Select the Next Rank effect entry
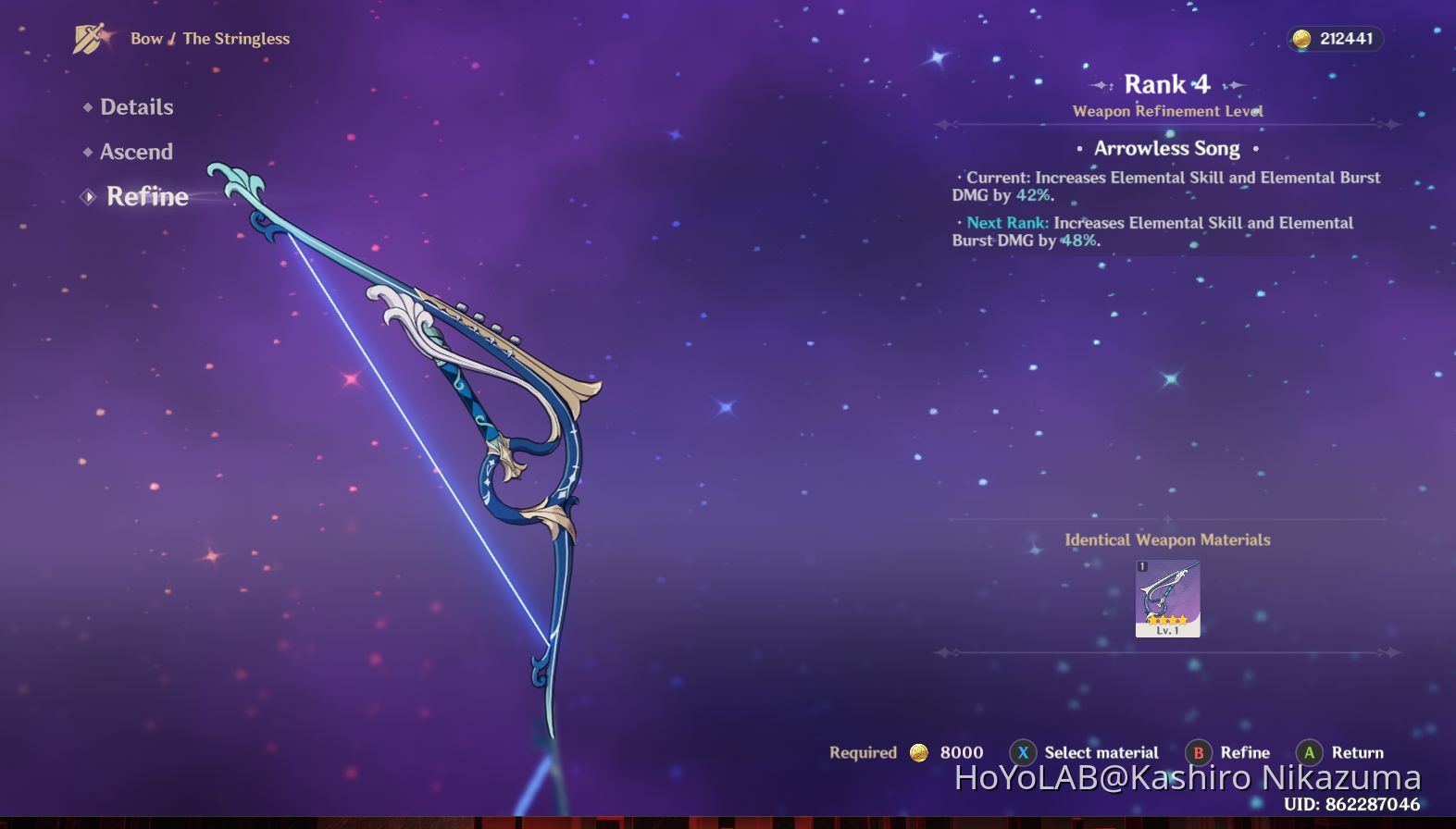The image size is (1456, 829). pyautogui.click(x=1152, y=231)
